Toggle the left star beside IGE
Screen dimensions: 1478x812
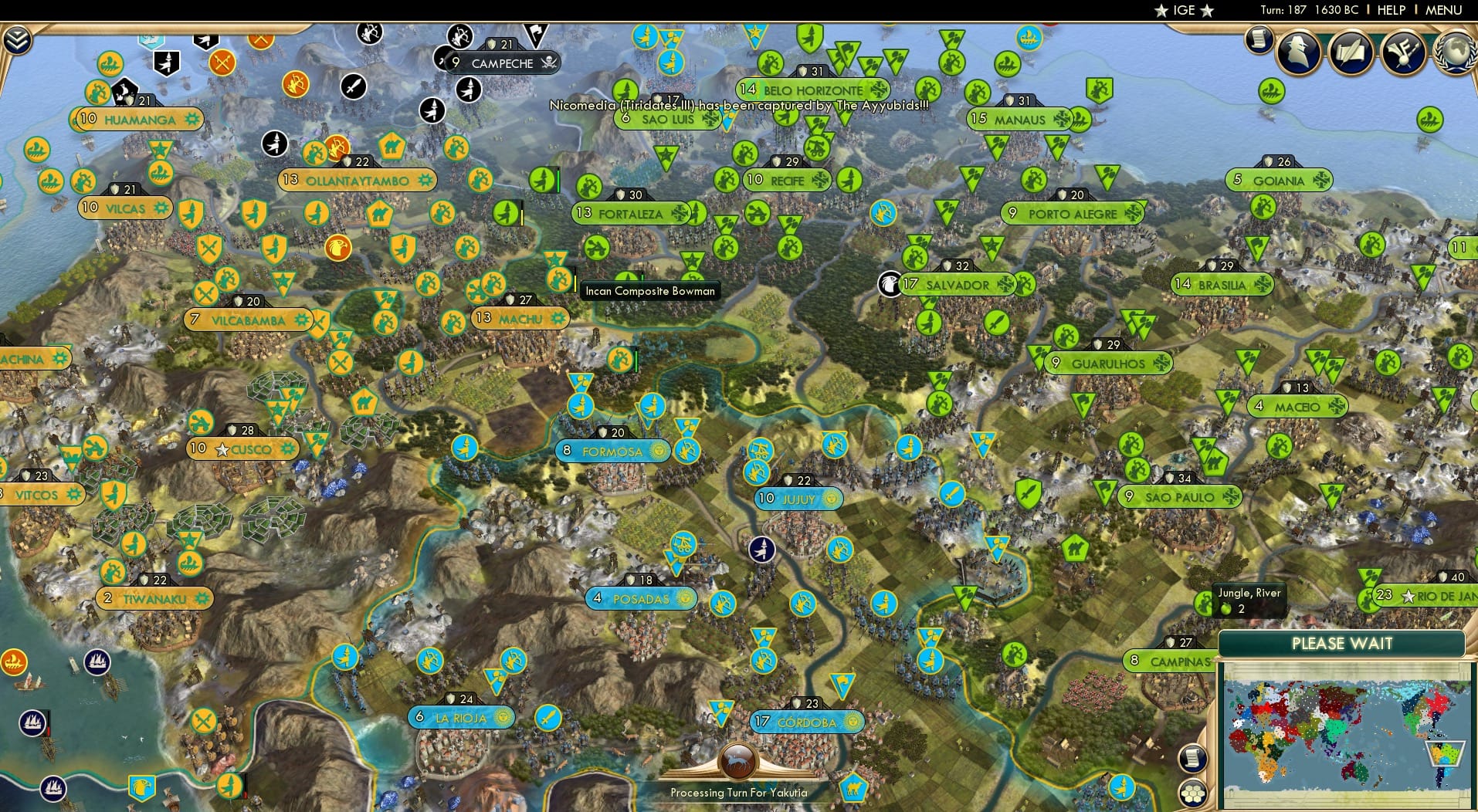tap(1162, 10)
